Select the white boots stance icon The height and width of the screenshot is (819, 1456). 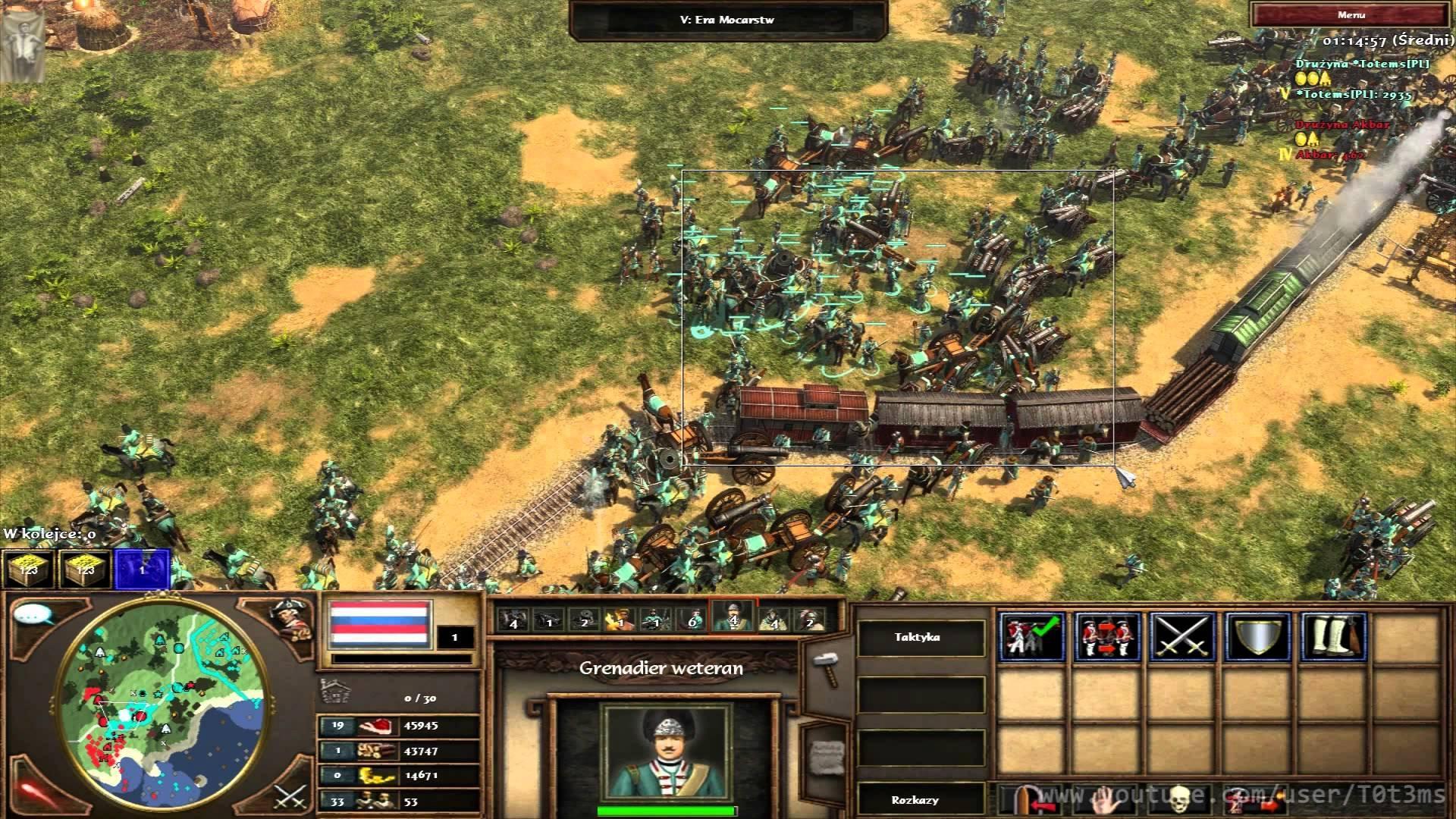[1334, 636]
